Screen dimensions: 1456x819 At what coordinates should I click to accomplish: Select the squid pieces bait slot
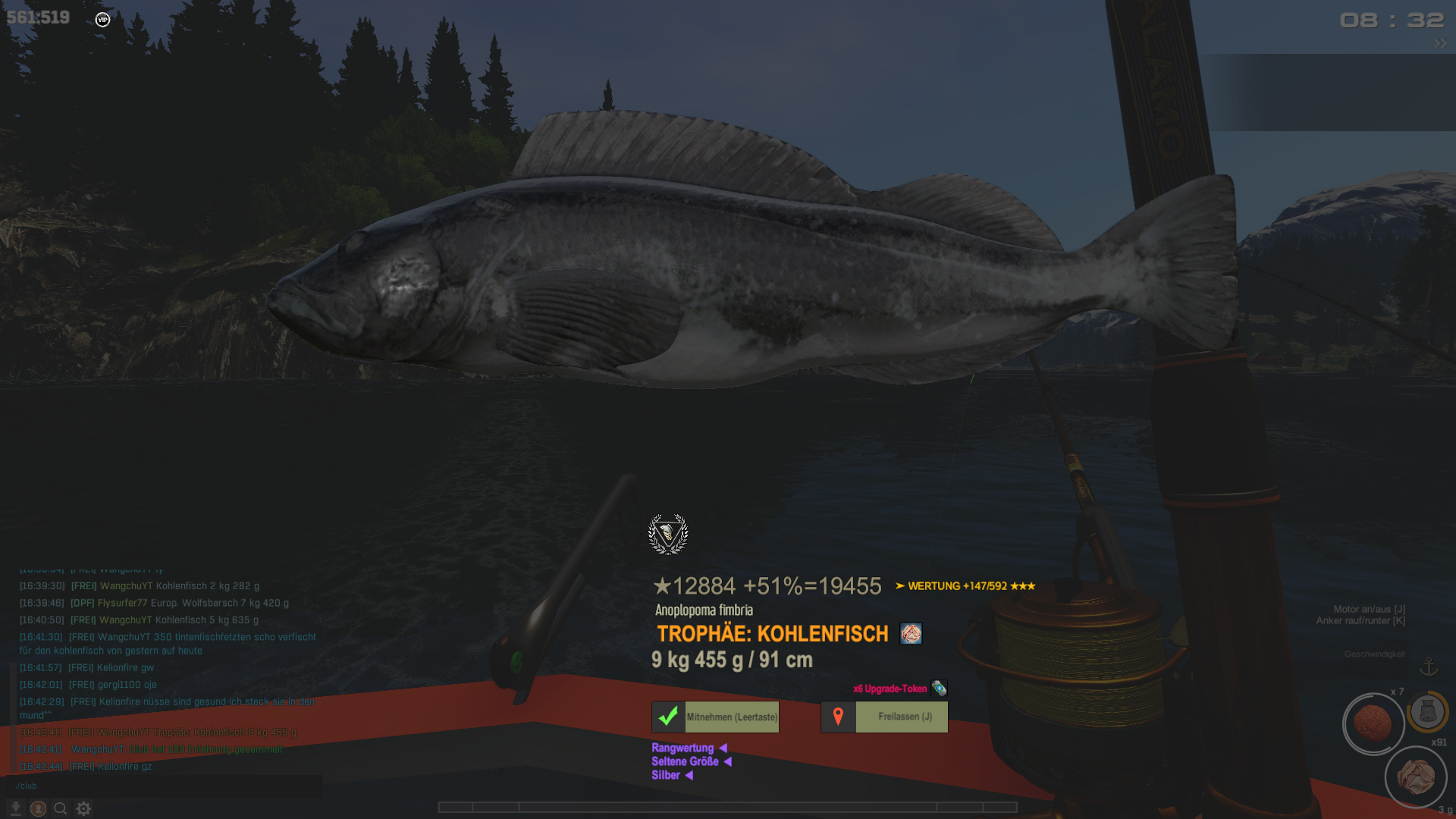click(x=1415, y=777)
